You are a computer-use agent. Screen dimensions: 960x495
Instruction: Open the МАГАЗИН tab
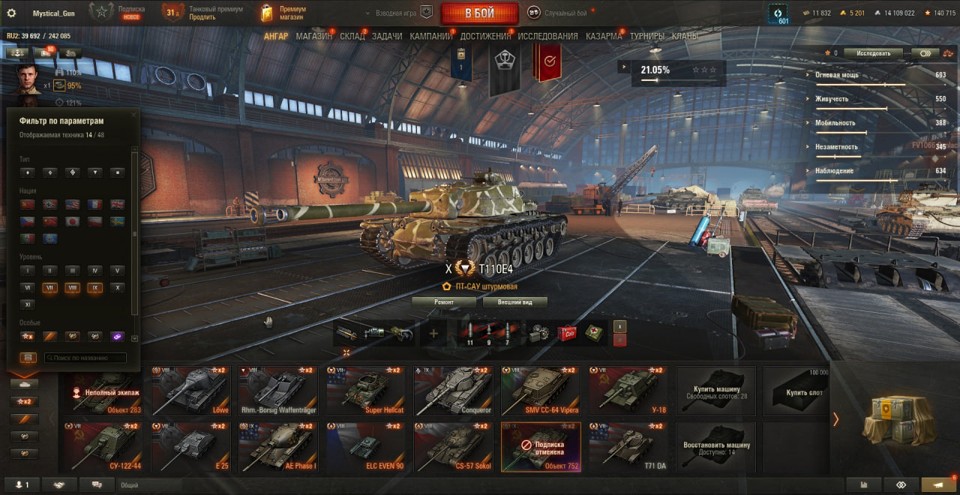314,36
